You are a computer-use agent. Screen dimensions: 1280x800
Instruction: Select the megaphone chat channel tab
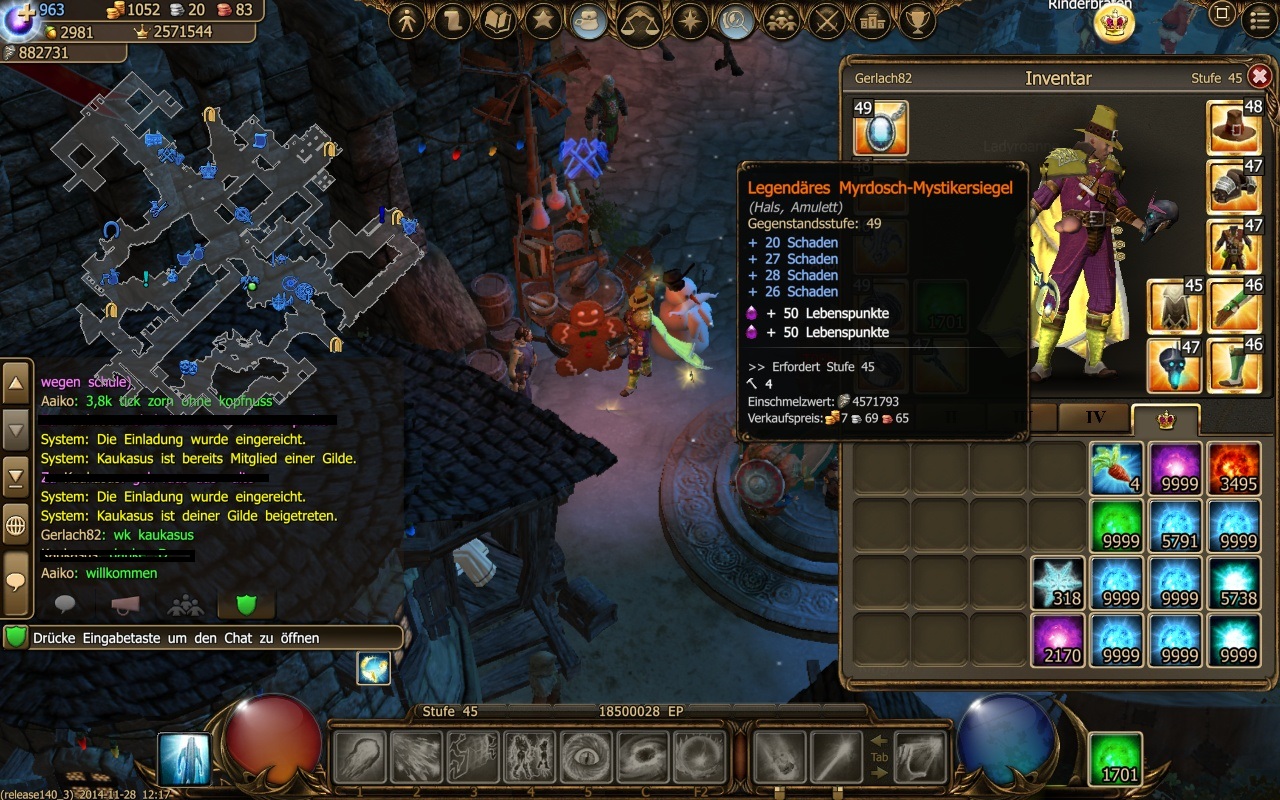124,604
